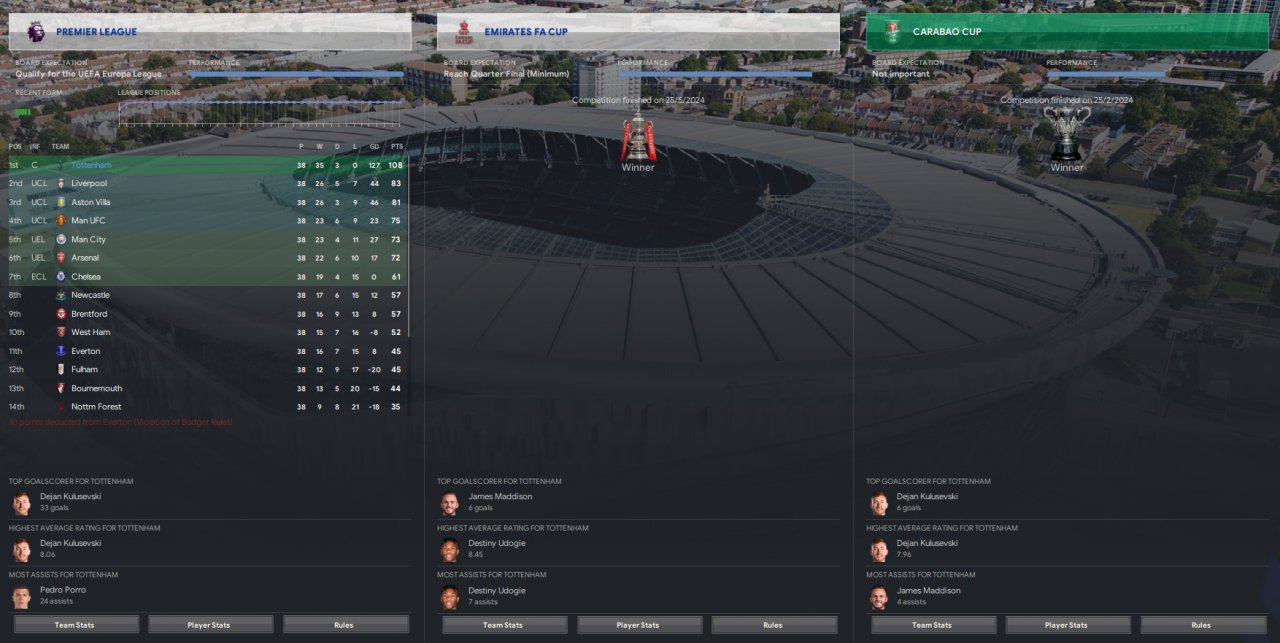Open the Carabao Cup header

1066,32
